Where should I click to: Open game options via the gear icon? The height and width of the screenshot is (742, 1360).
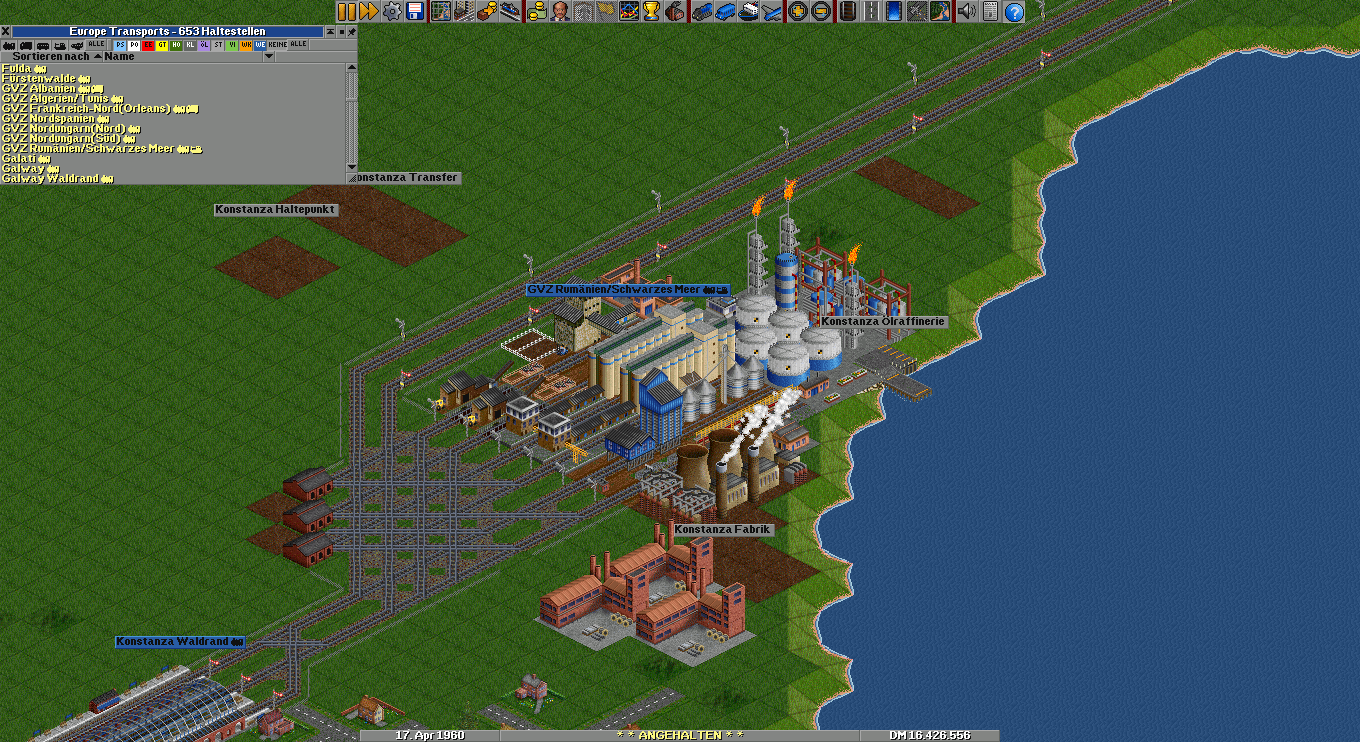click(392, 11)
